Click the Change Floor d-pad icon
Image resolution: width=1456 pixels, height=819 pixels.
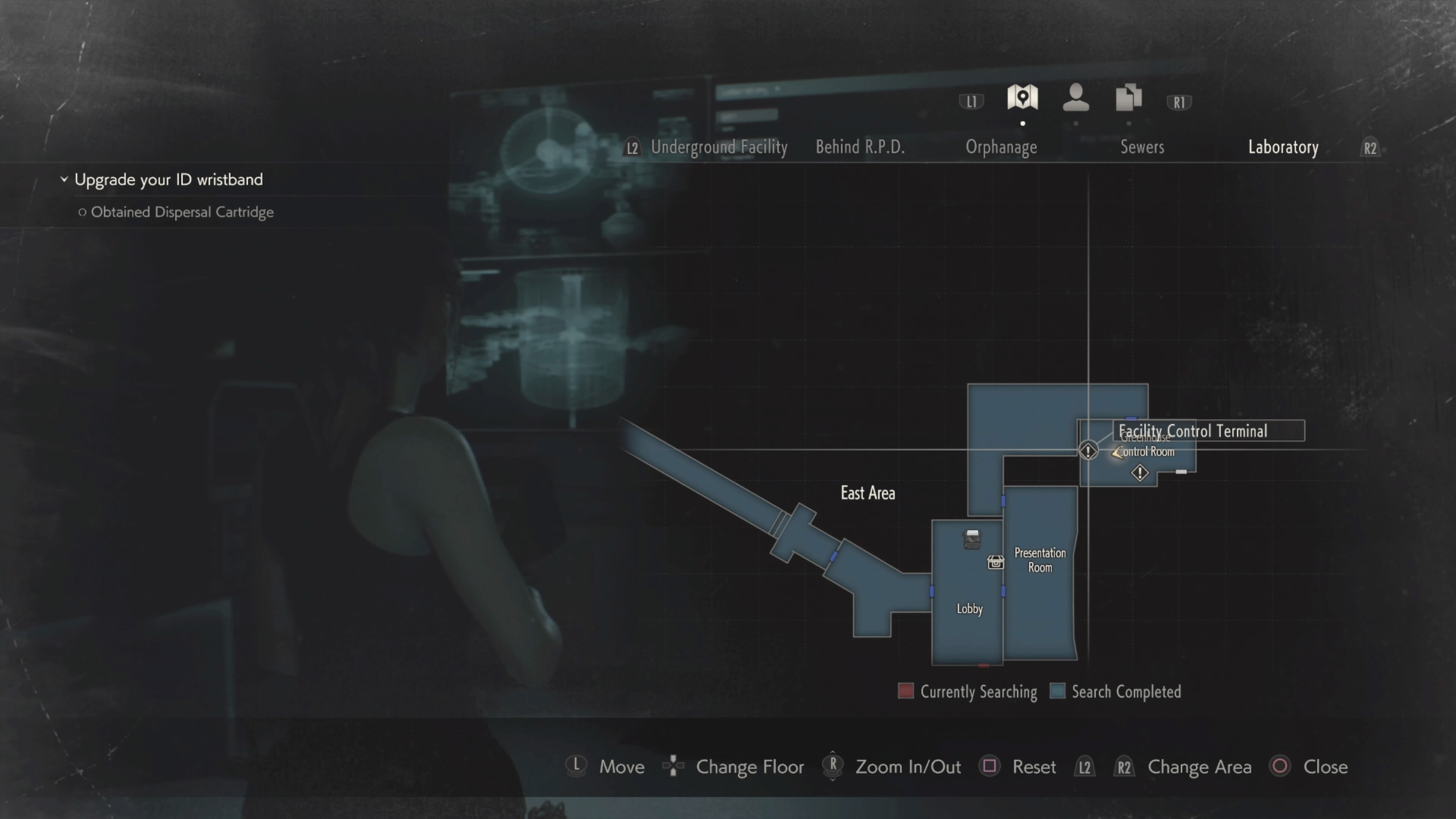(x=673, y=766)
